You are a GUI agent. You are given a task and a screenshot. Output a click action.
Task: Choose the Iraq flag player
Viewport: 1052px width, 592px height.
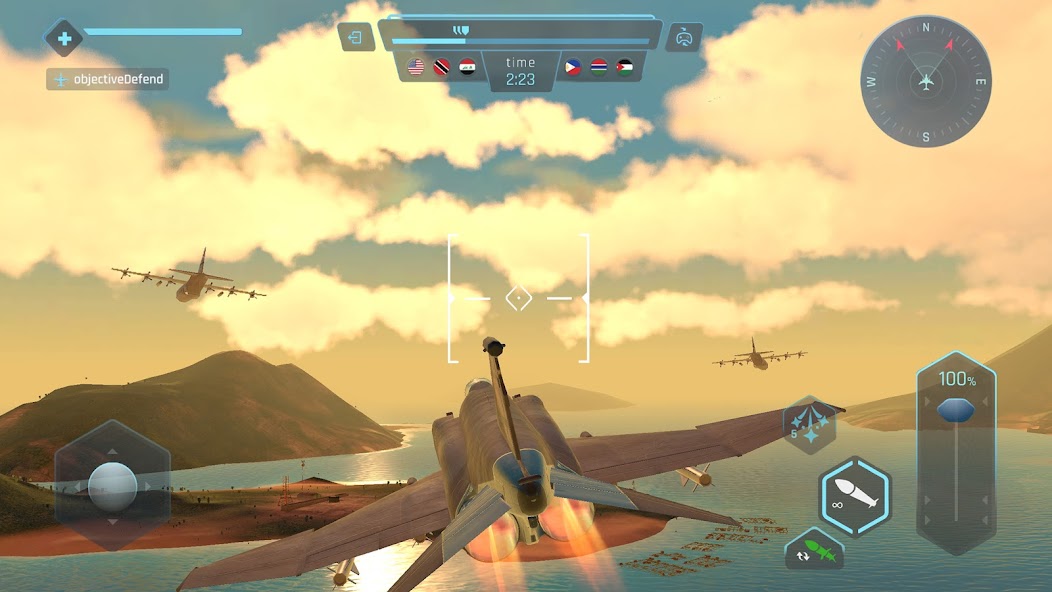[467, 67]
